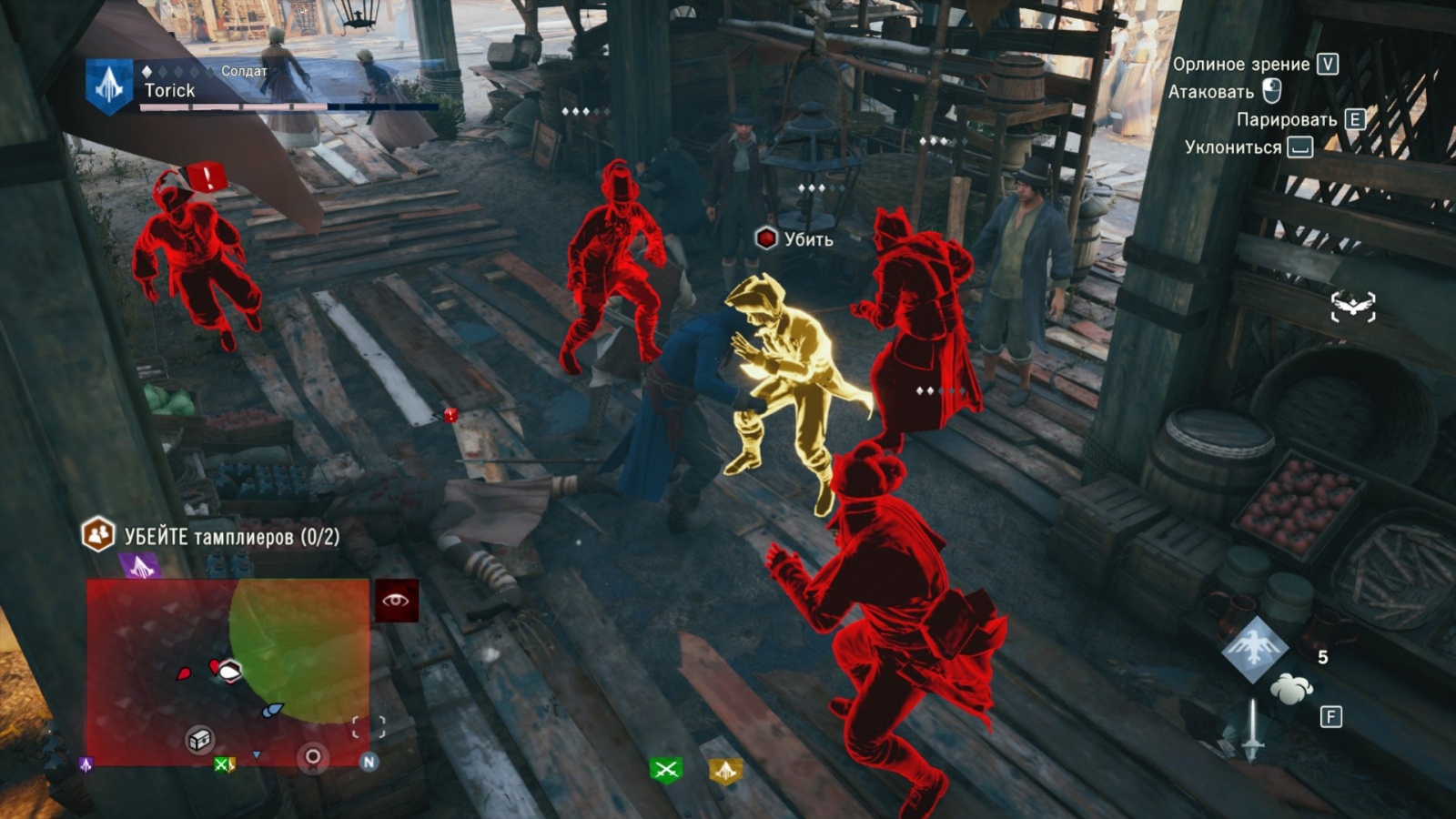Enable the ring objective marker on the minimap
The height and width of the screenshot is (819, 1456).
(x=311, y=755)
